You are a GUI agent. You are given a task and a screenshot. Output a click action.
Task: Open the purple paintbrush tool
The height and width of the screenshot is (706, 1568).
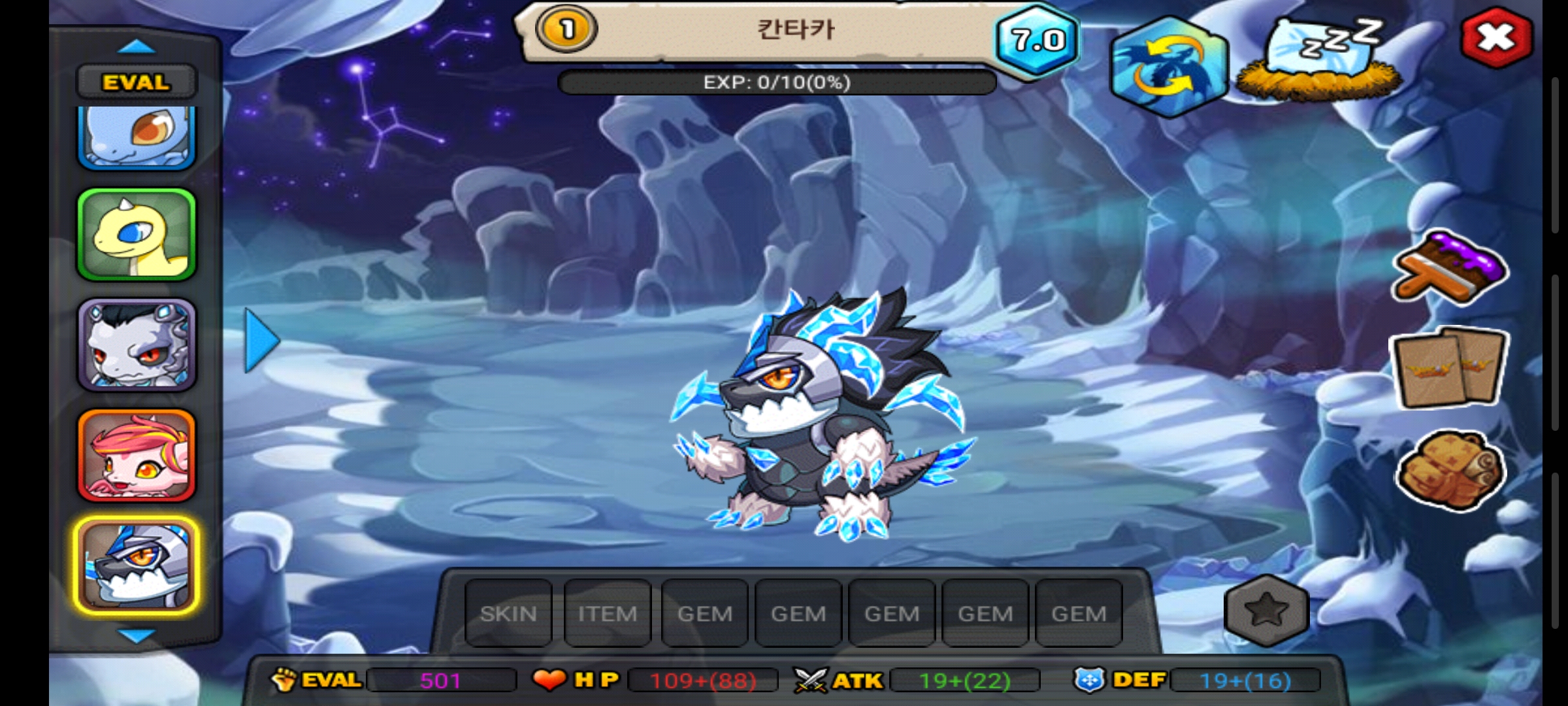1450,268
